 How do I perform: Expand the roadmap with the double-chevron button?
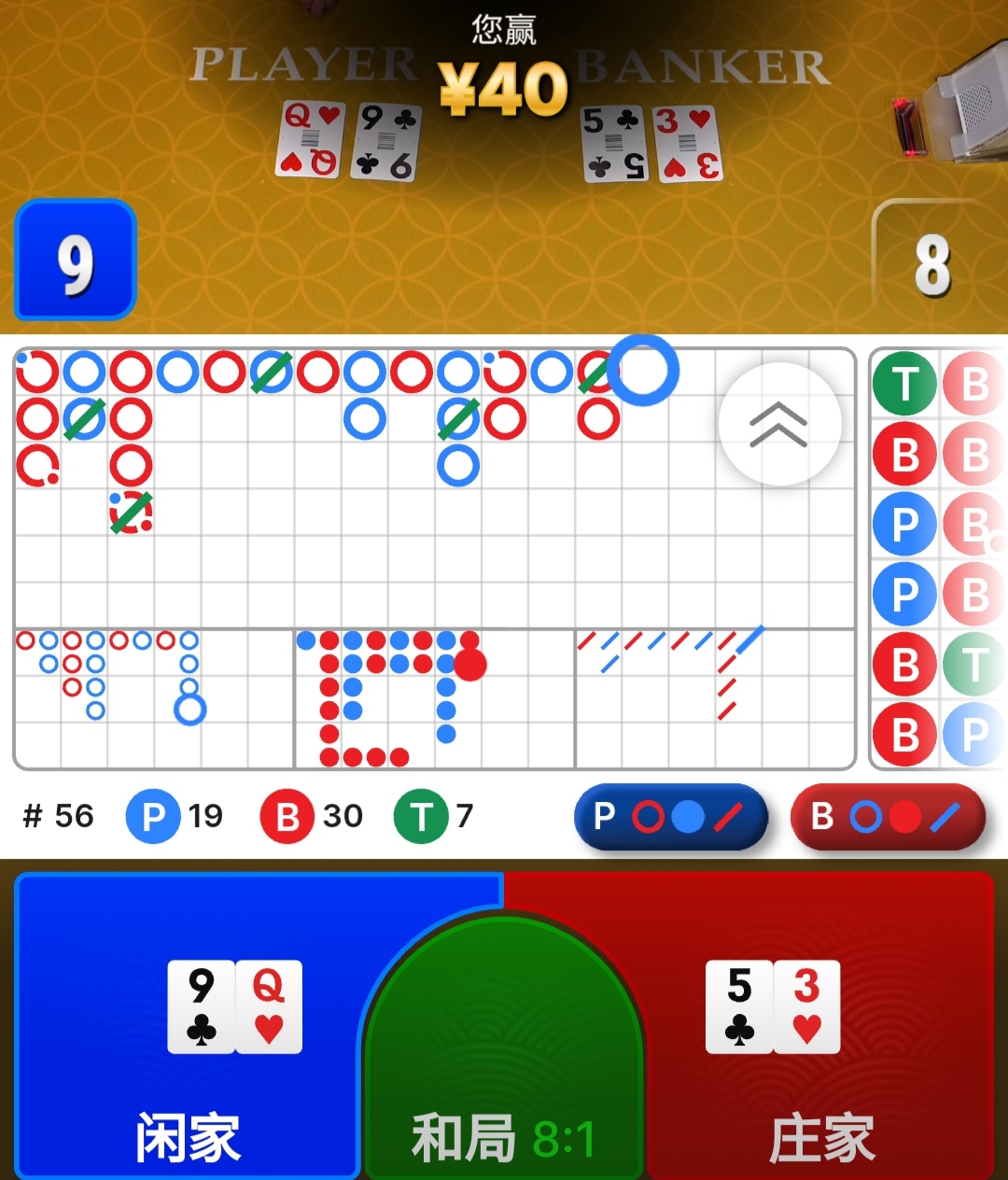[x=779, y=424]
